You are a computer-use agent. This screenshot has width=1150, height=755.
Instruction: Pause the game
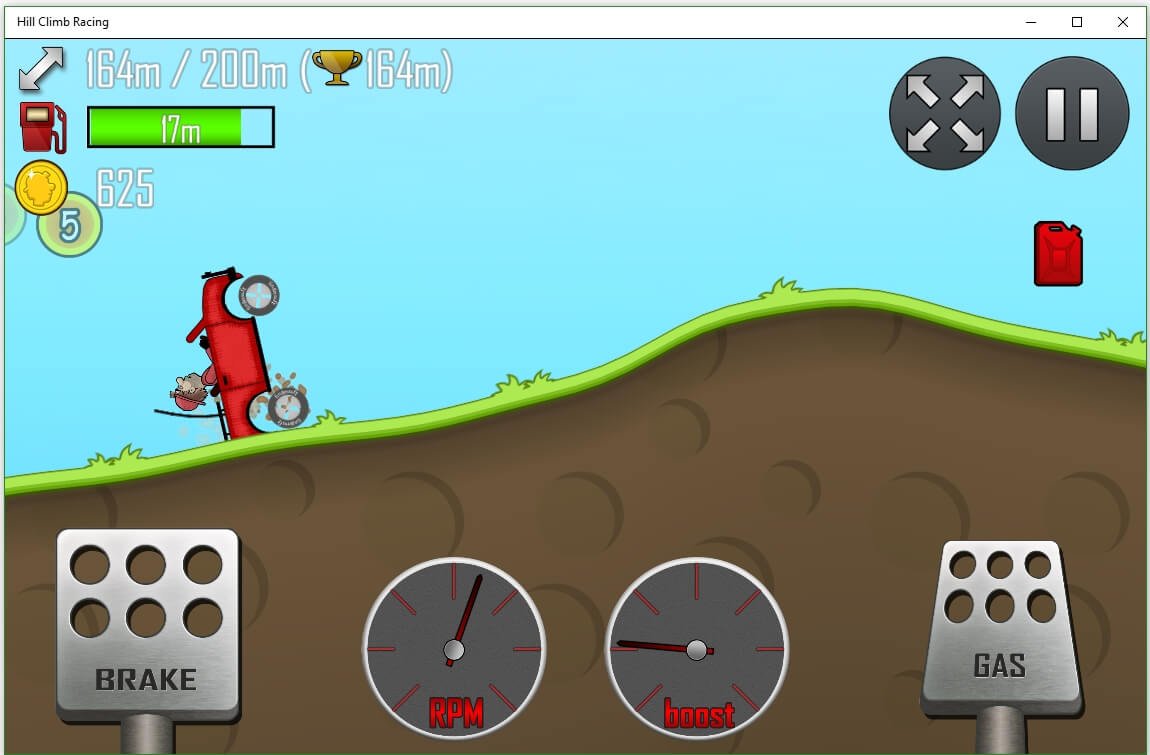pyautogui.click(x=1072, y=113)
